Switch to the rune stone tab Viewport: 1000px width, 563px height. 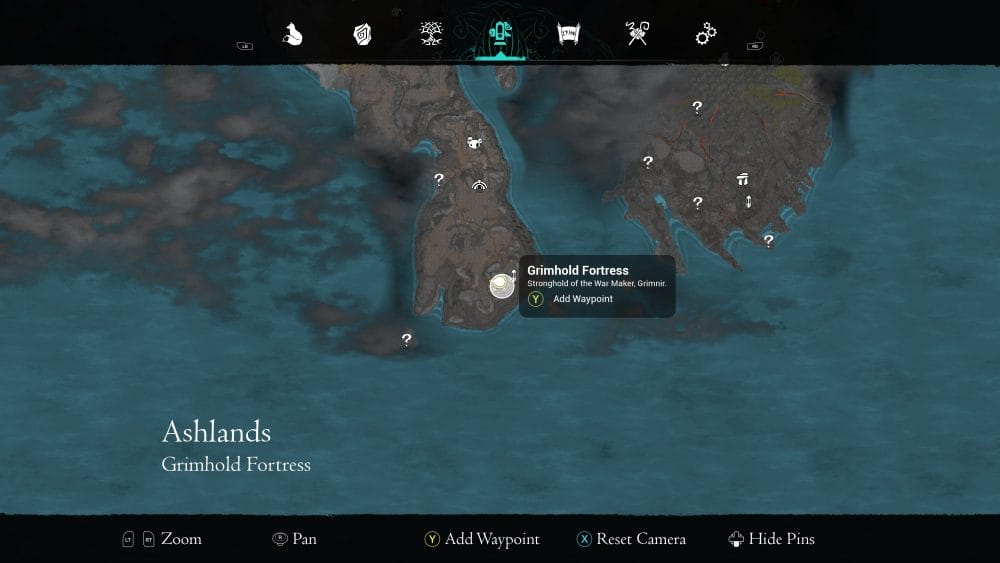[x=362, y=35]
